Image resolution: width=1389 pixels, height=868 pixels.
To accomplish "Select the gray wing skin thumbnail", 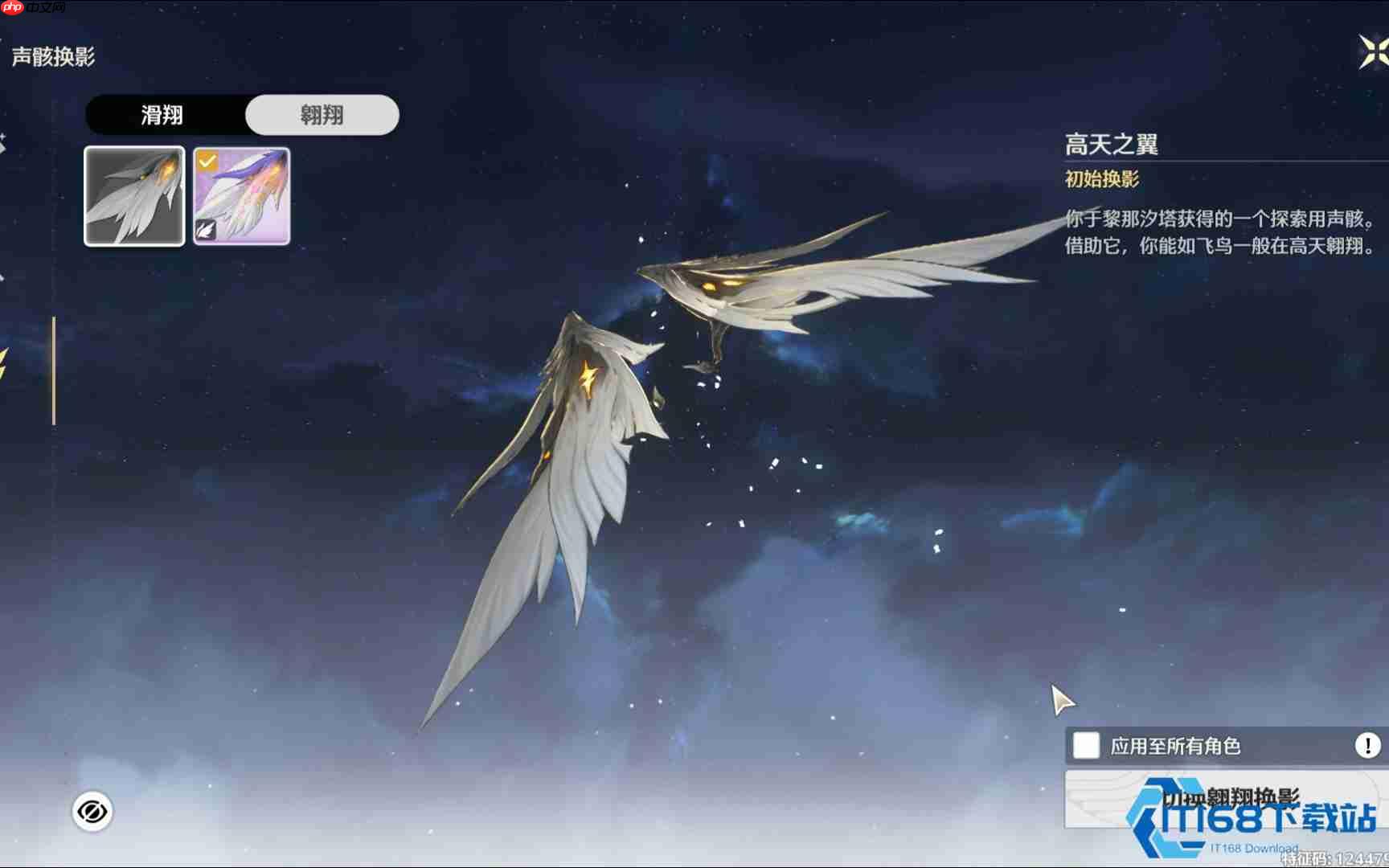I will [133, 194].
